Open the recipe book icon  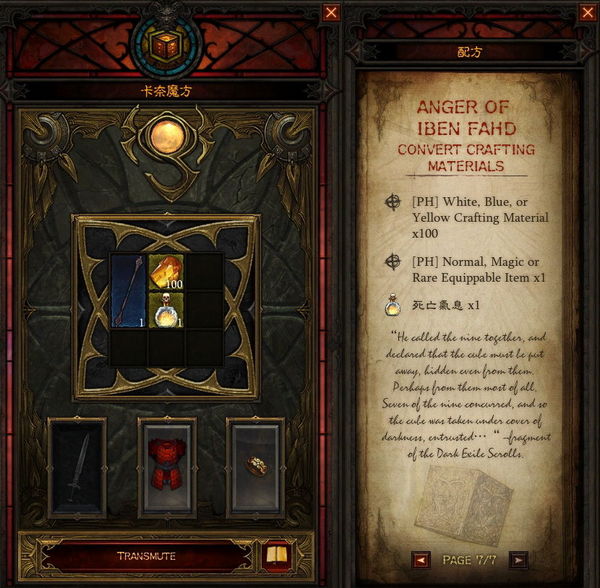(x=274, y=554)
